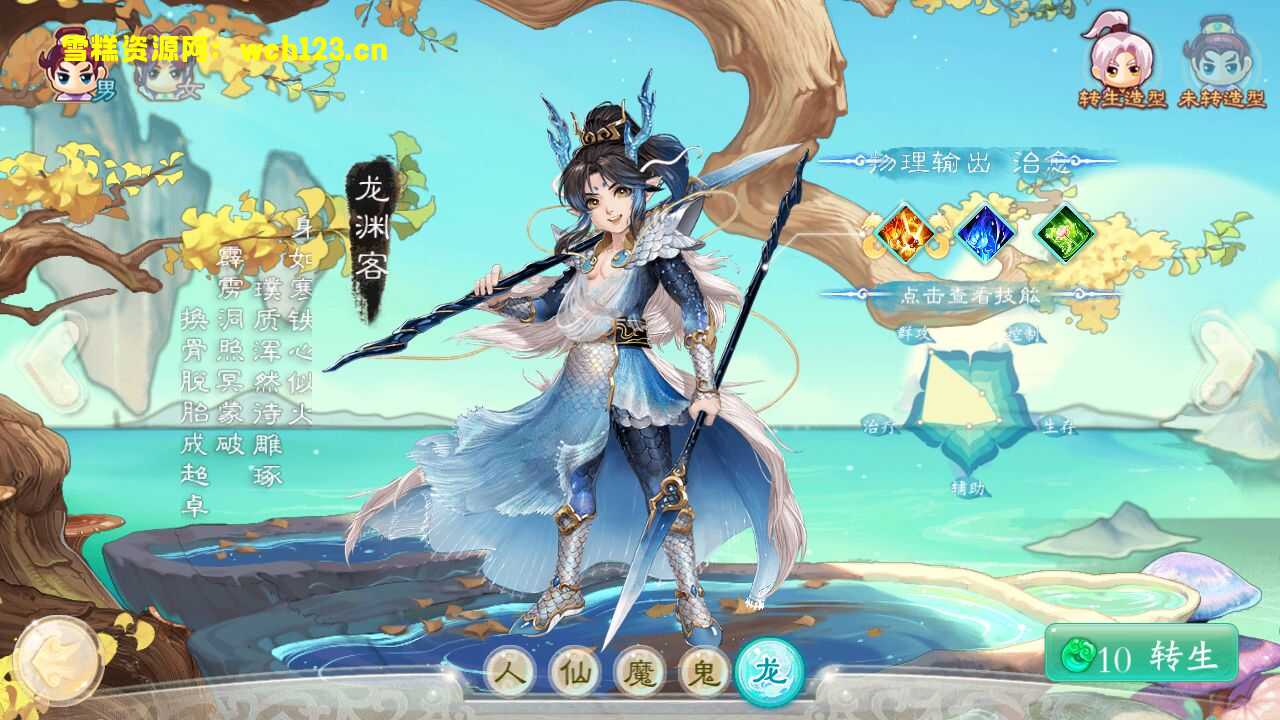Click 点击查看技能 to view skills
The image size is (1280, 720).
(x=970, y=295)
